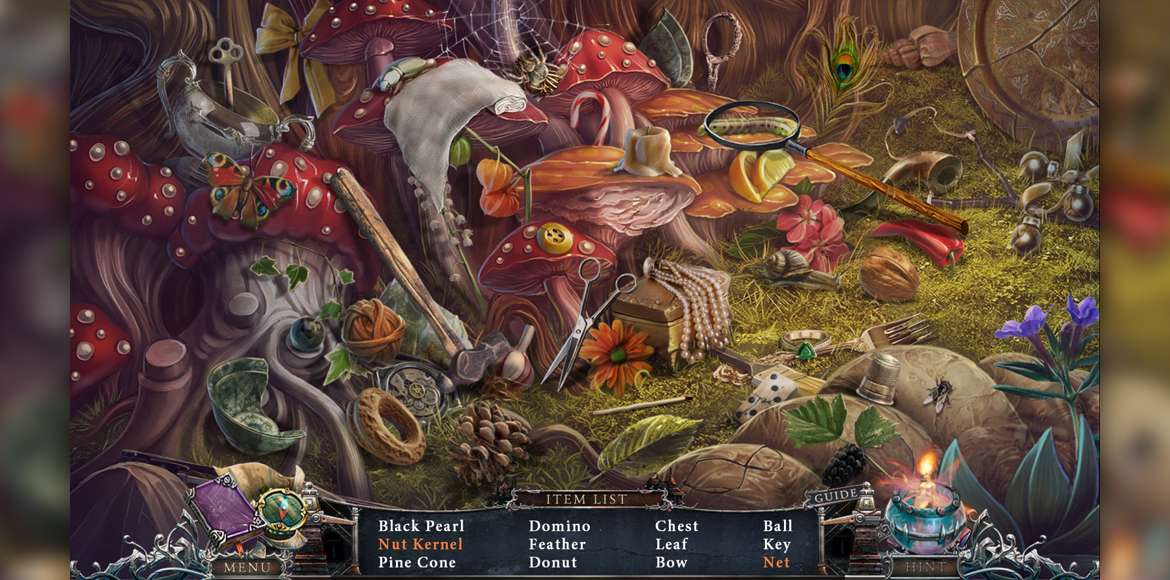The width and height of the screenshot is (1170, 580).
Task: Open the strategy Guide
Action: (837, 495)
